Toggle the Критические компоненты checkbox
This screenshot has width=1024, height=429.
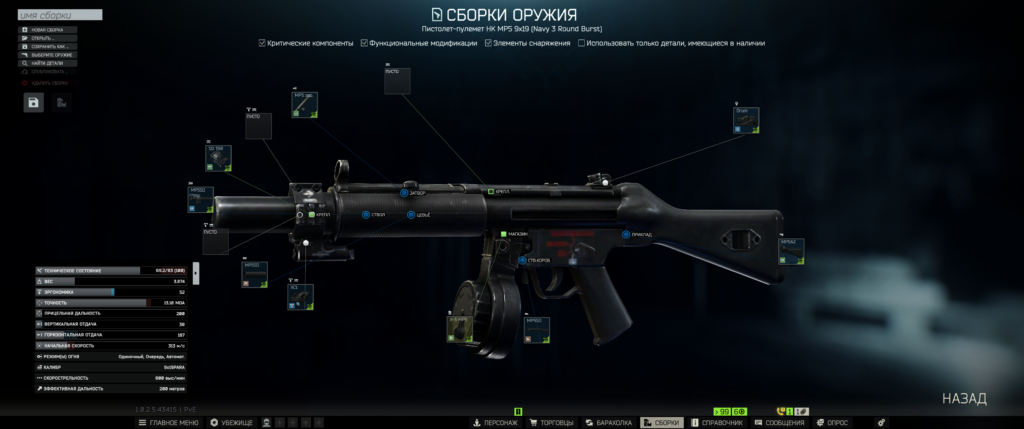pos(262,43)
